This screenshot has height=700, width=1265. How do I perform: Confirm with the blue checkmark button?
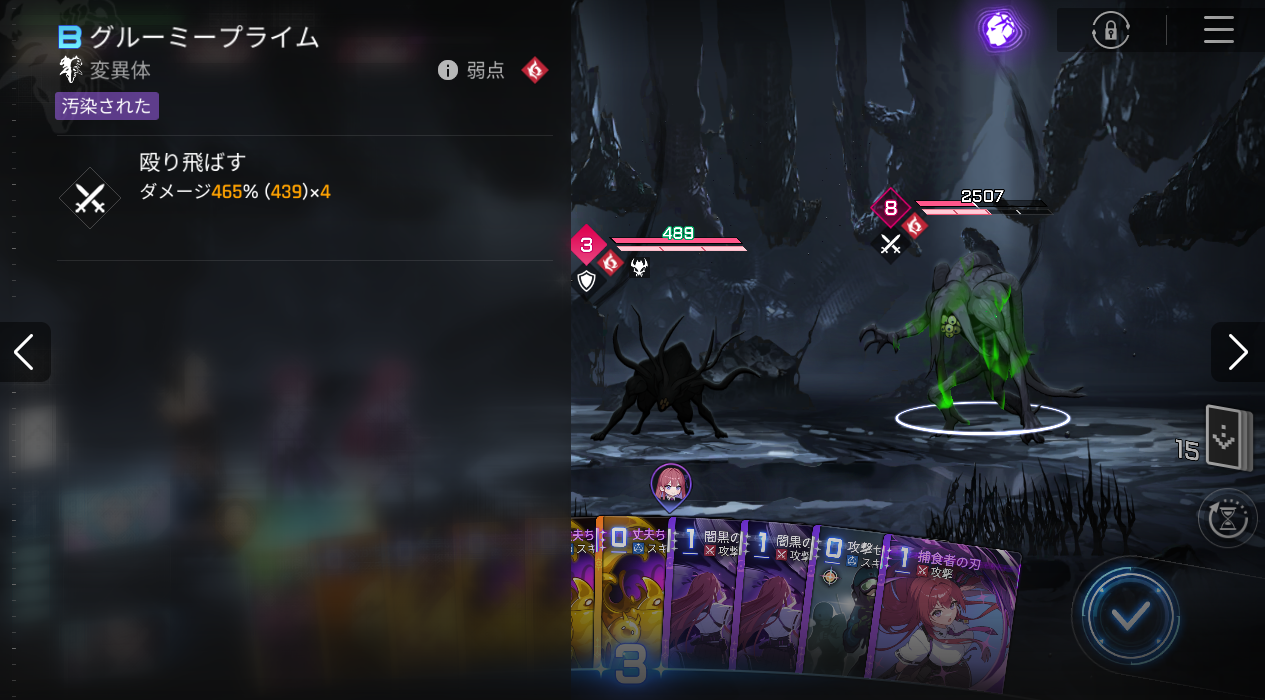coord(1129,616)
